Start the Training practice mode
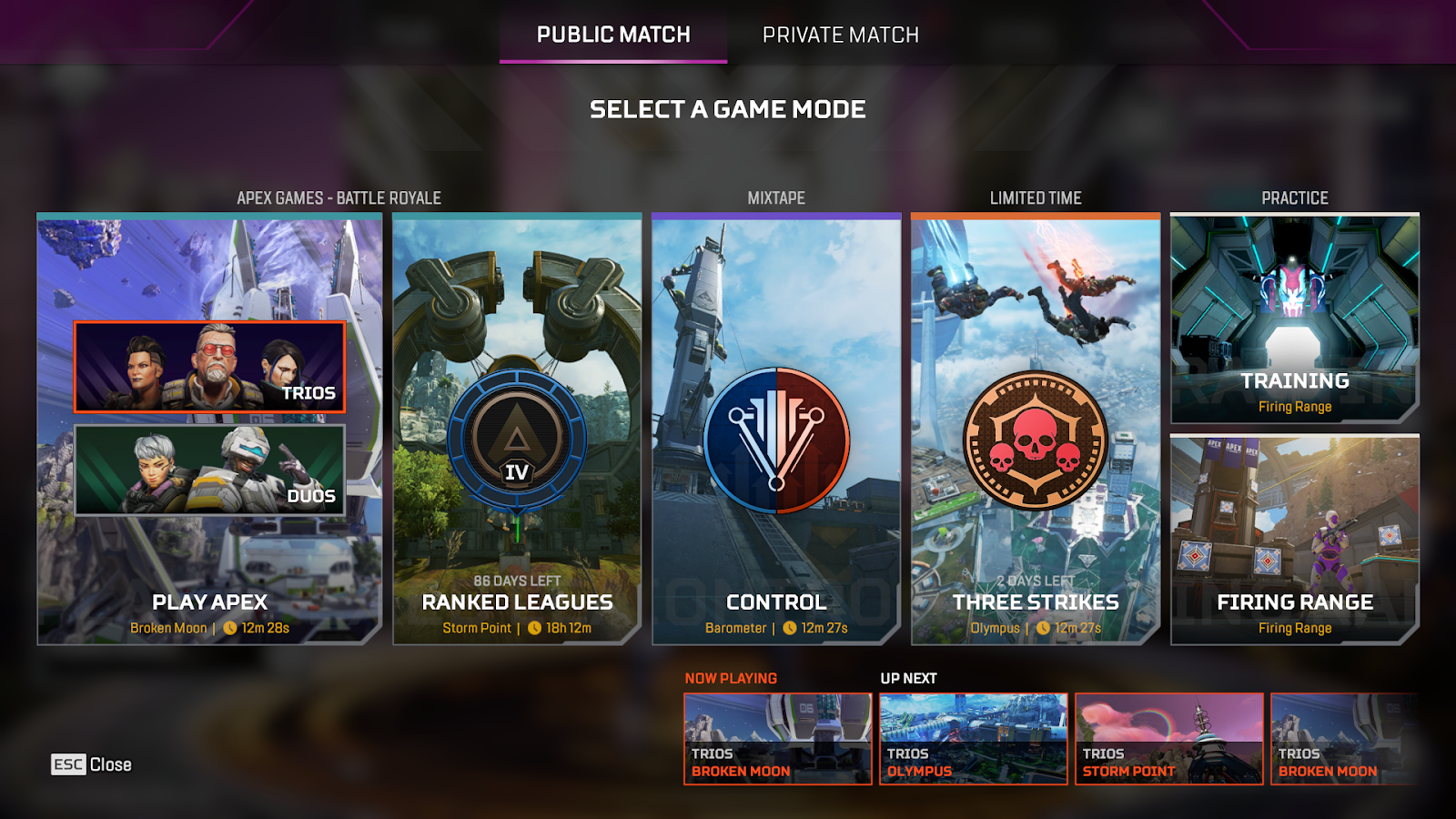This screenshot has height=819, width=1456. click(1294, 318)
